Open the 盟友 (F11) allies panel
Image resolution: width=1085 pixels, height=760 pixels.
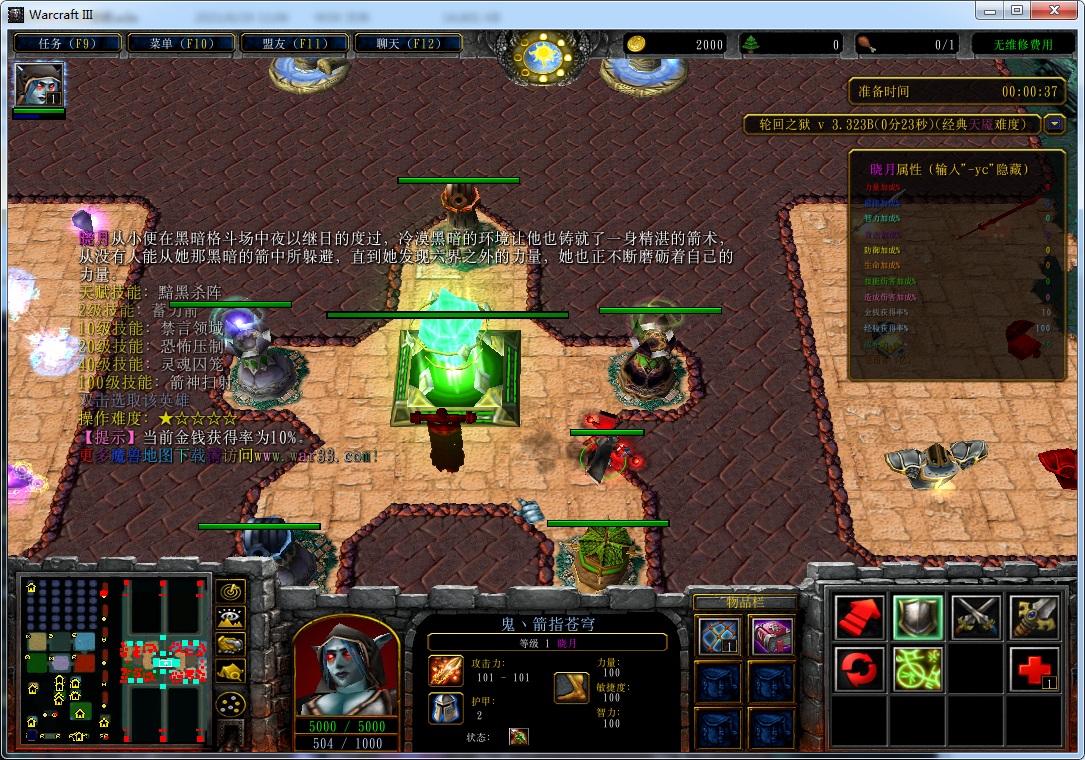(x=295, y=44)
